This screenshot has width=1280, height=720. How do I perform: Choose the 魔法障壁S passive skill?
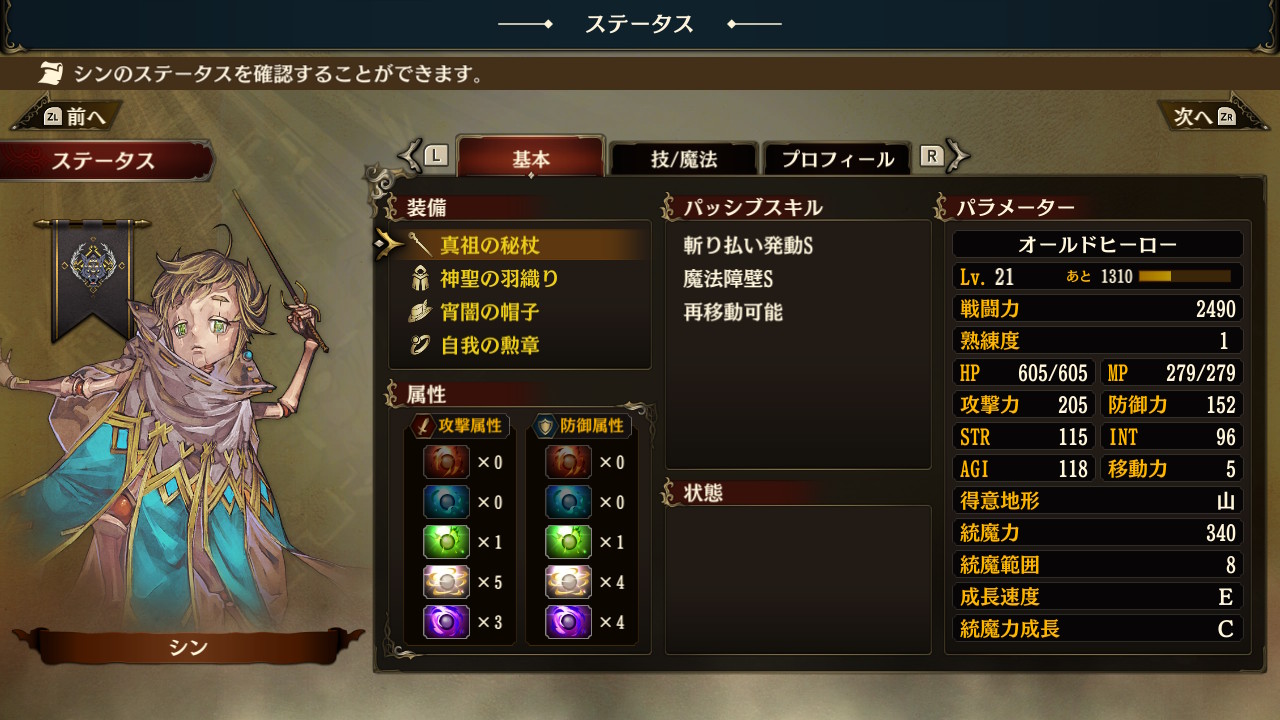pyautogui.click(x=729, y=279)
